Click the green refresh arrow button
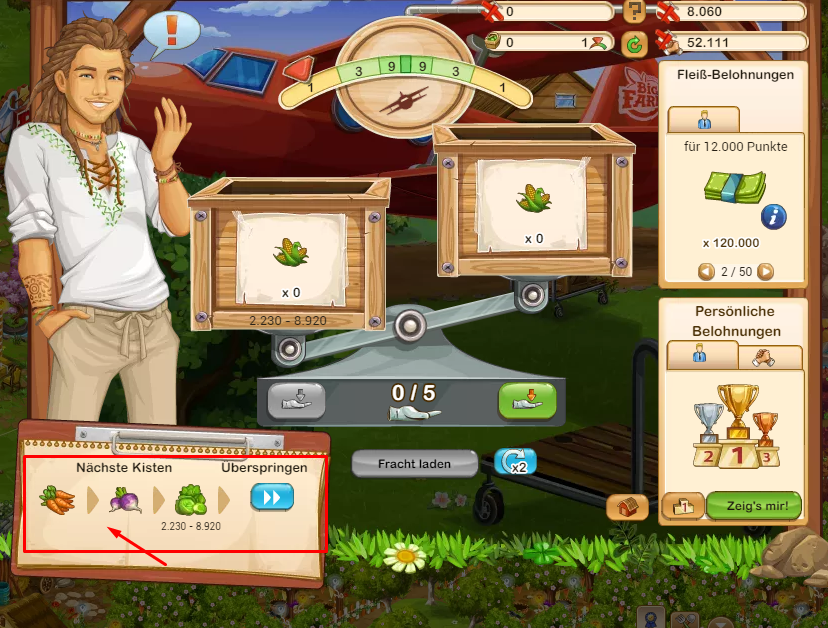Screen dimensions: 828x628 [634, 43]
